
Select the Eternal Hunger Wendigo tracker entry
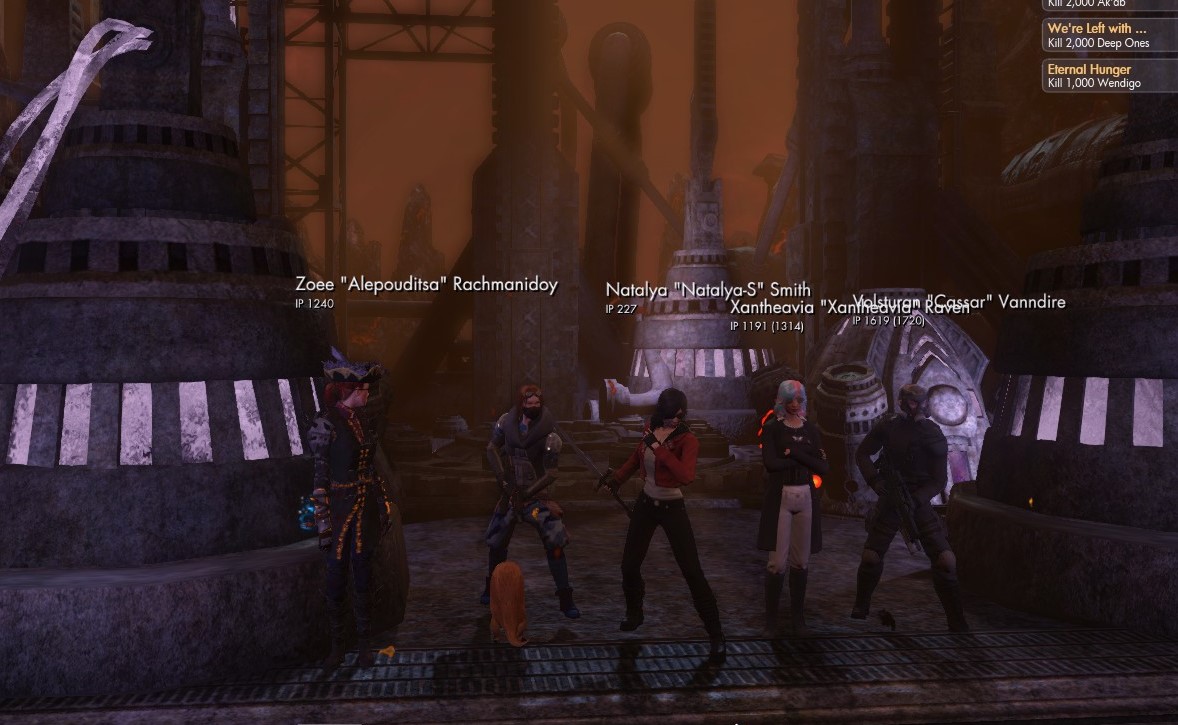(1108, 76)
